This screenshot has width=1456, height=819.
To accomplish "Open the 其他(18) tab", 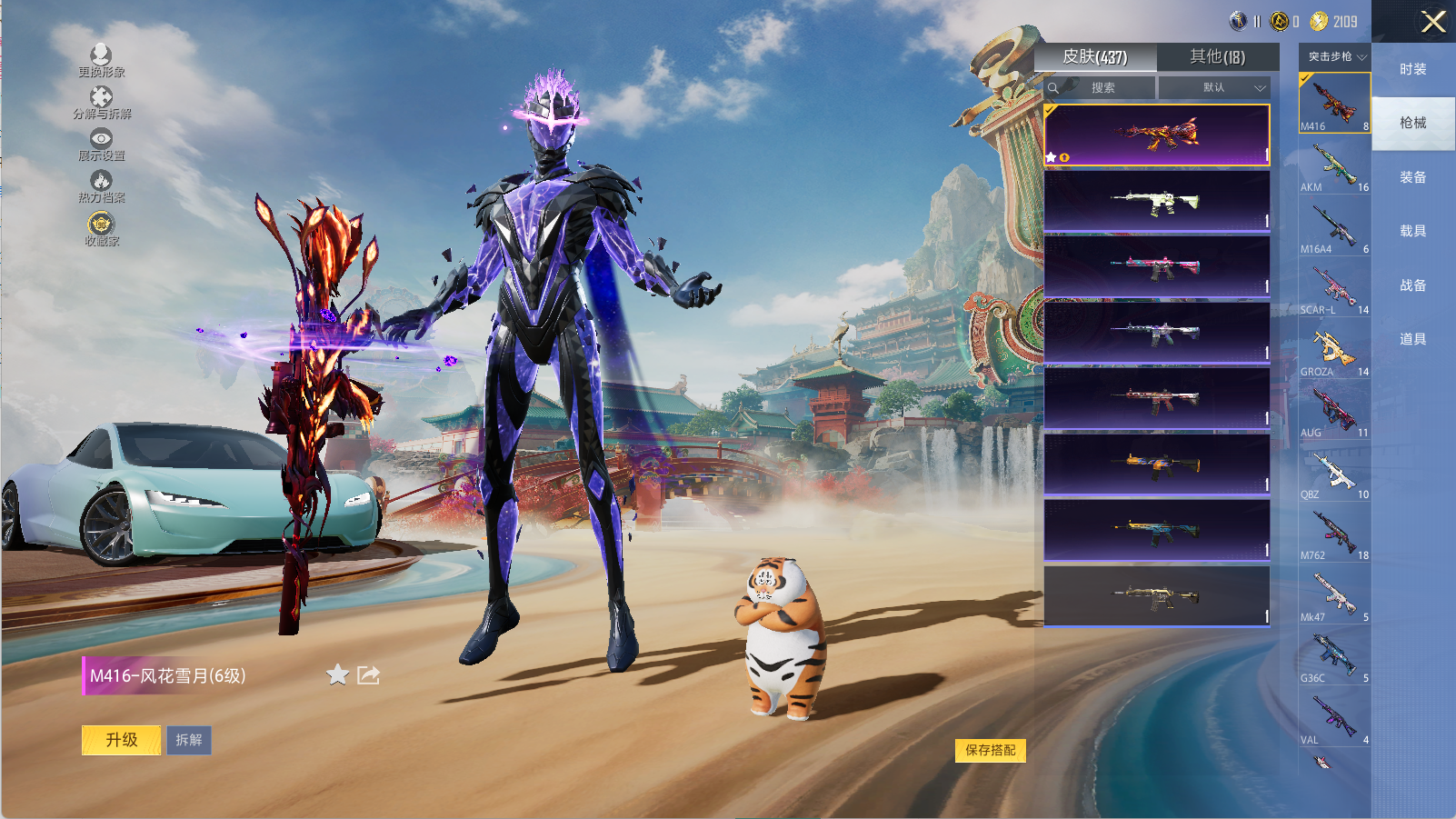I will coord(1218,57).
